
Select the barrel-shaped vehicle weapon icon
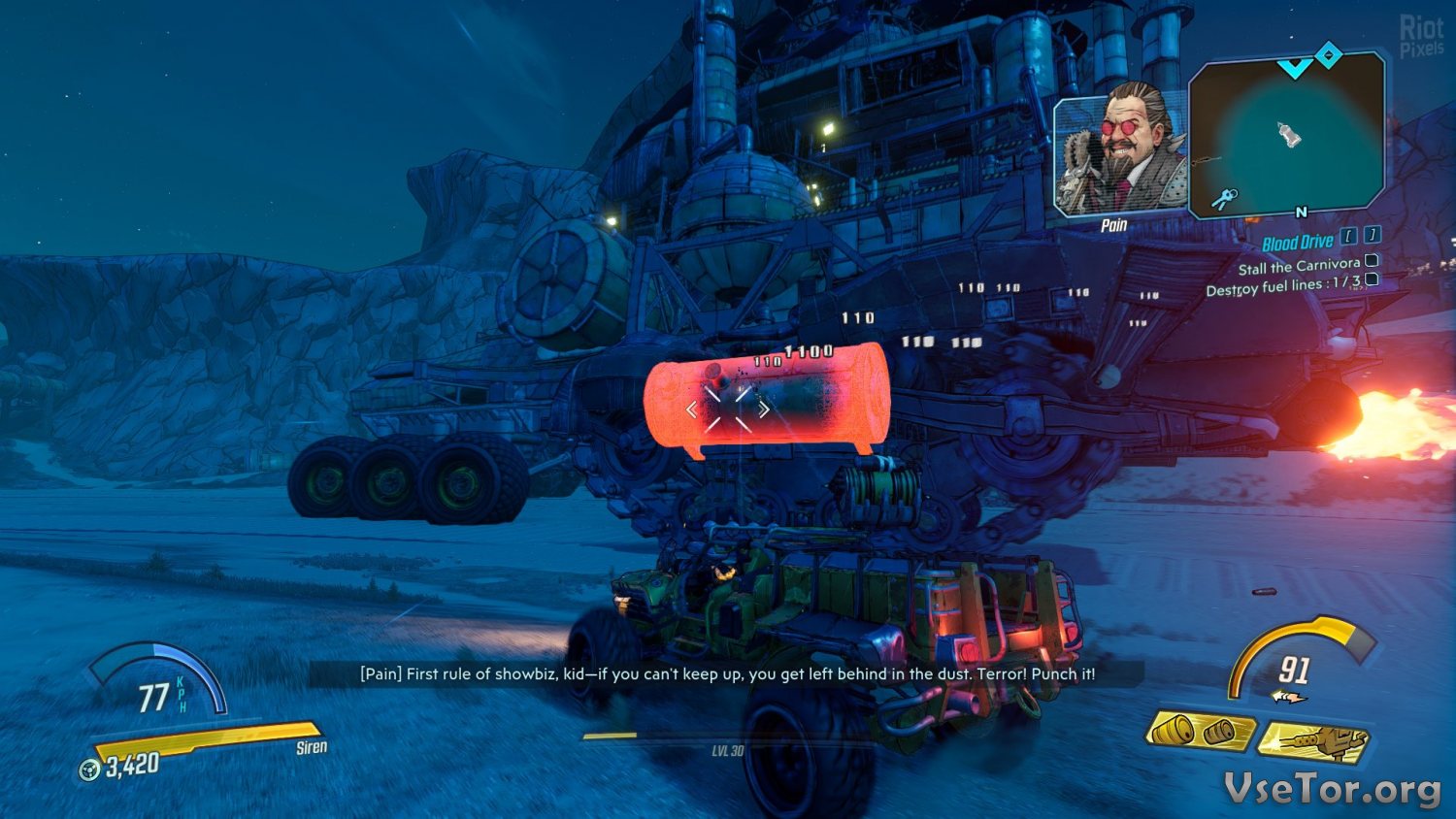[x=1200, y=732]
